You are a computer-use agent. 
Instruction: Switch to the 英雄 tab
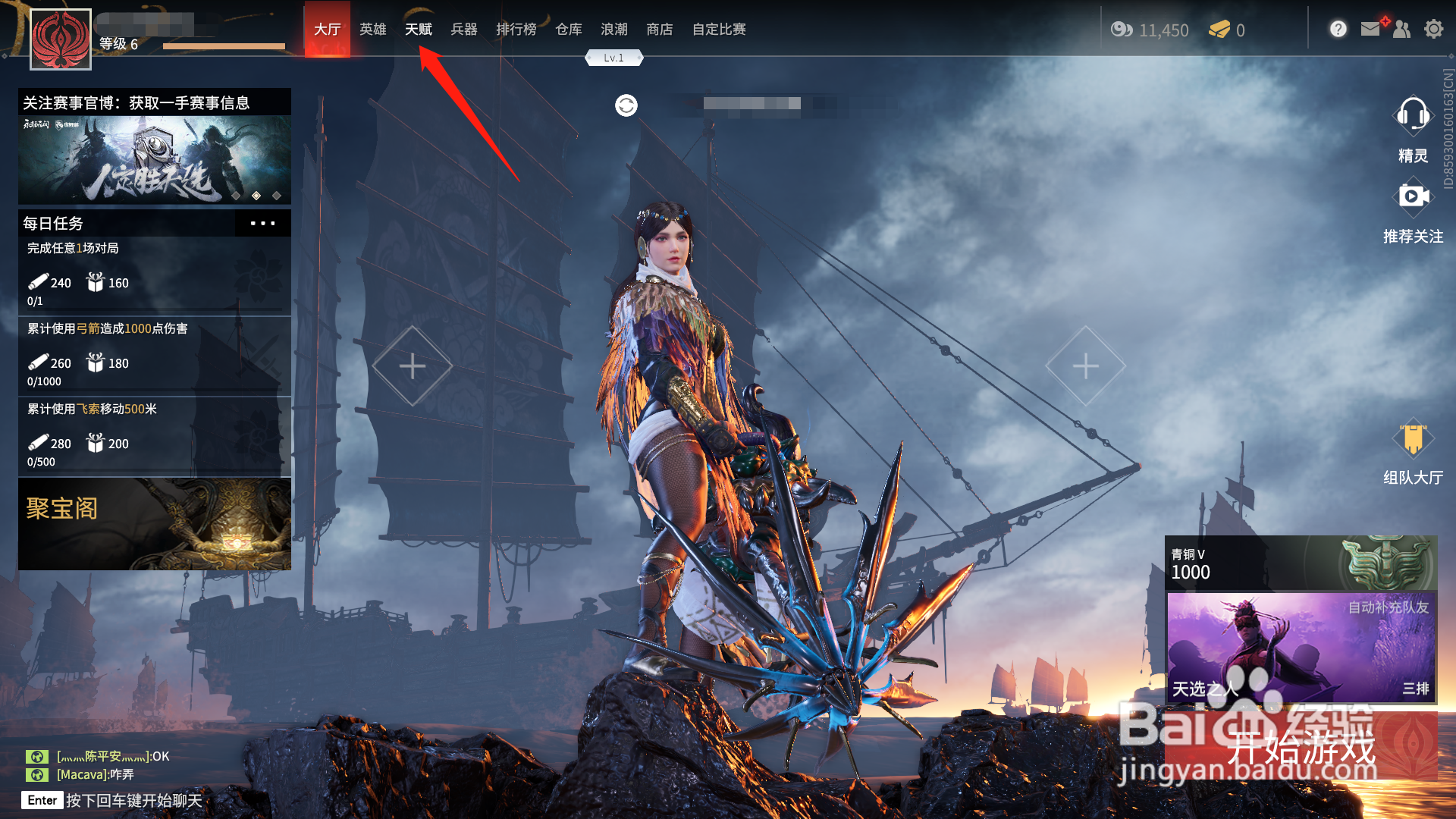click(372, 30)
